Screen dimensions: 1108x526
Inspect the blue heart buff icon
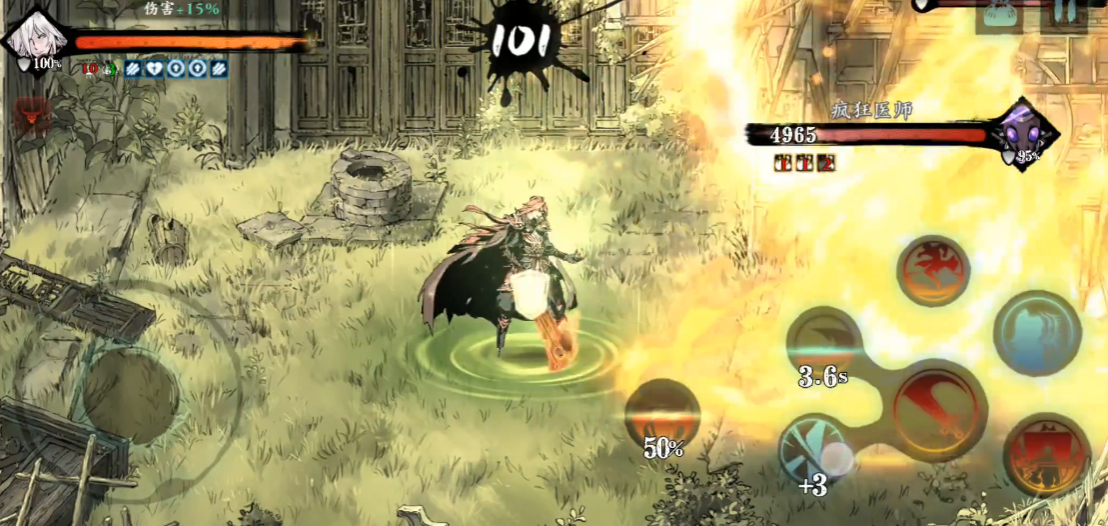154,68
